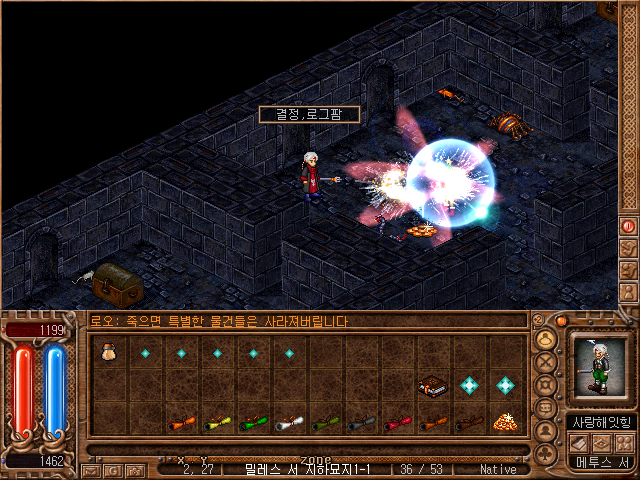Select the yellow scroll in the inventory
The image size is (640, 480).
pos(217,423)
